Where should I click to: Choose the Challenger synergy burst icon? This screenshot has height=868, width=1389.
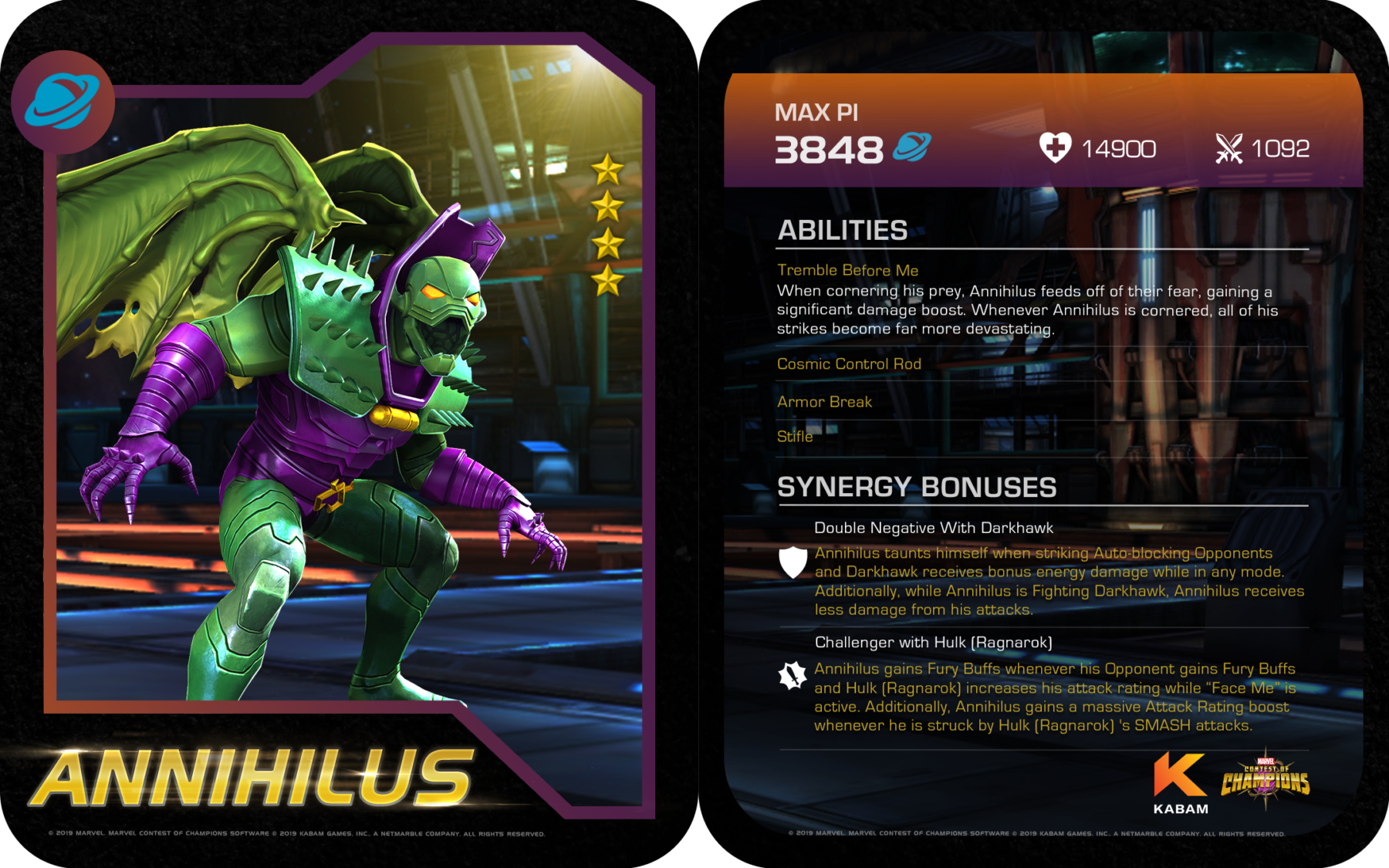(x=793, y=676)
